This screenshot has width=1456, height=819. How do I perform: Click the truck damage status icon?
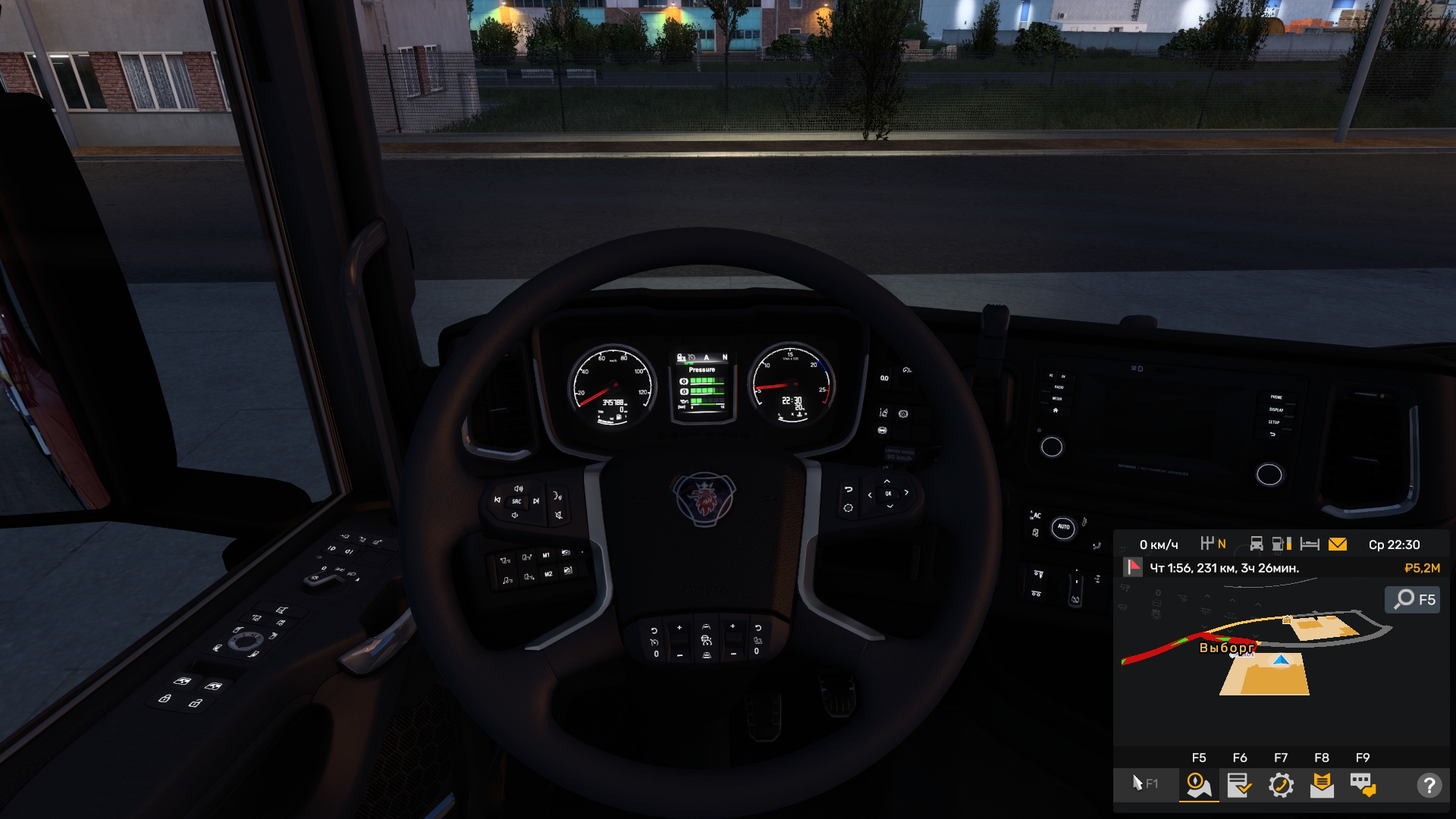1257,544
